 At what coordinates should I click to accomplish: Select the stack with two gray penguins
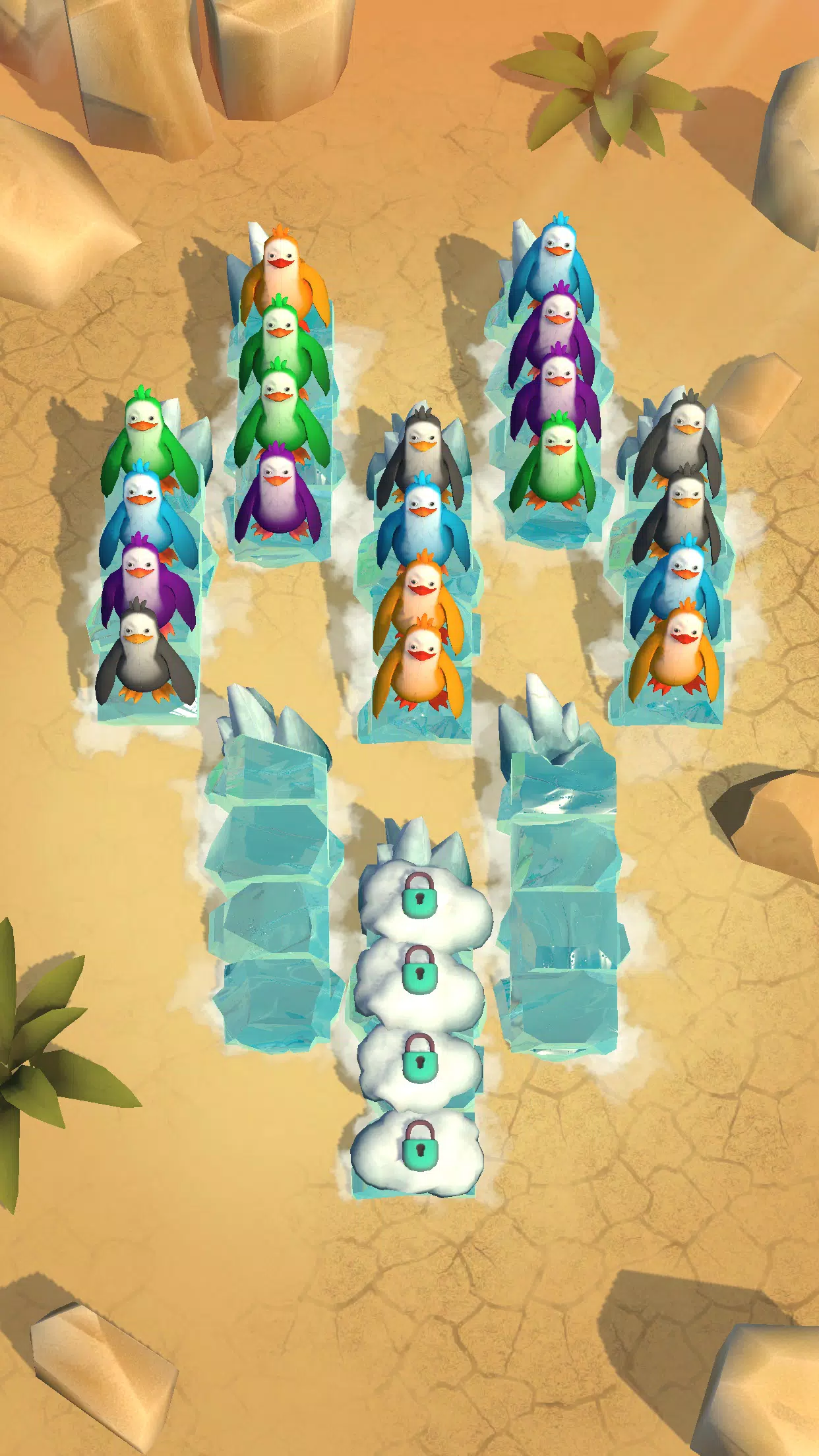tap(677, 561)
